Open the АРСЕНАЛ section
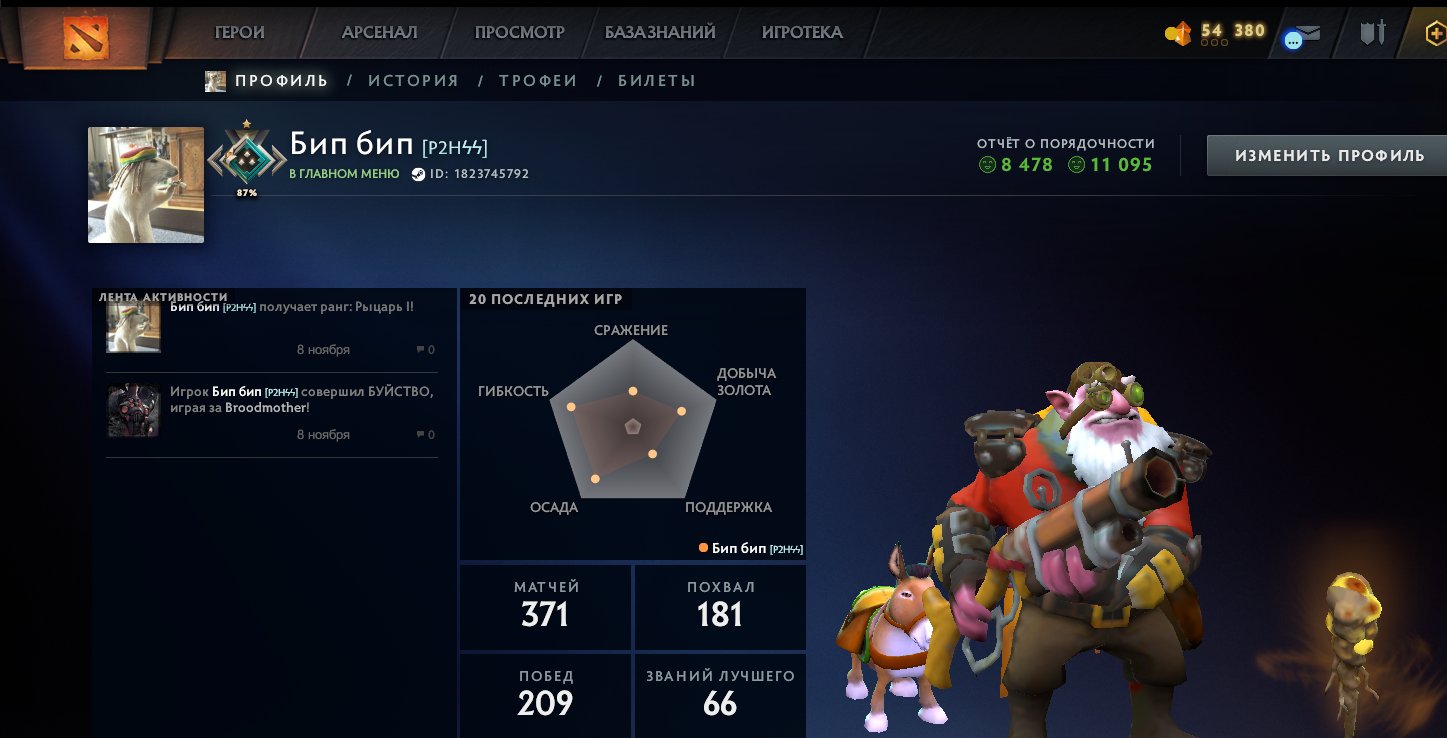The width and height of the screenshot is (1447, 738). pyautogui.click(x=378, y=31)
